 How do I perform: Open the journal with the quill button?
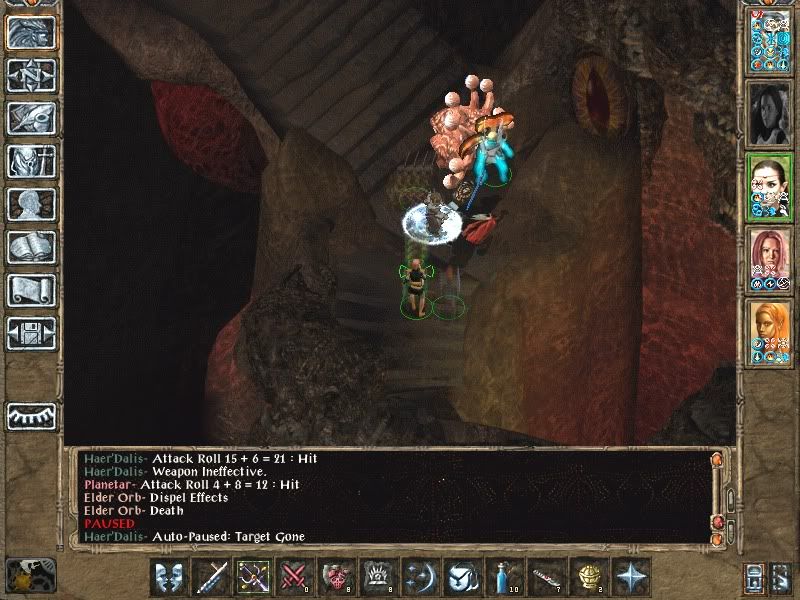point(30,118)
